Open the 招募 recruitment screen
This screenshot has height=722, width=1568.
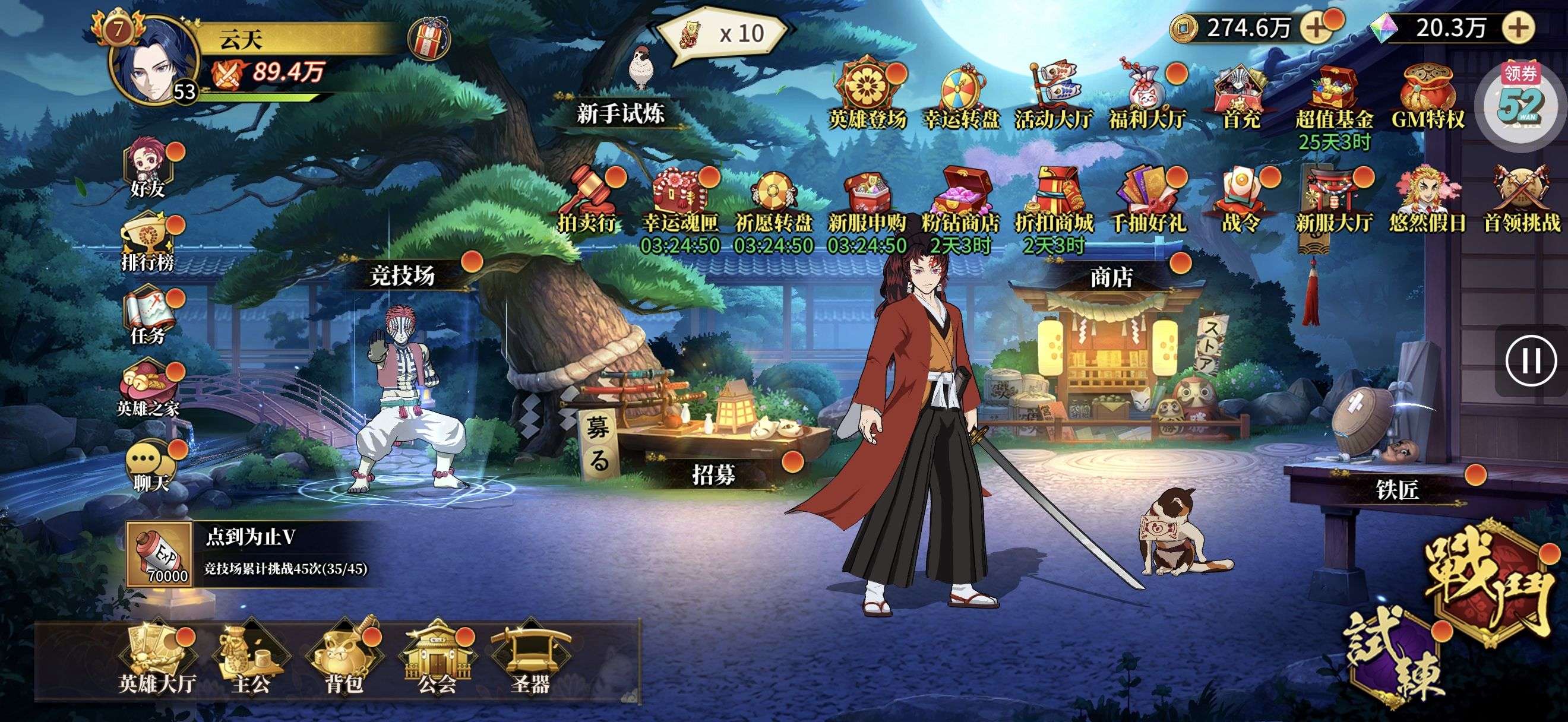713,474
